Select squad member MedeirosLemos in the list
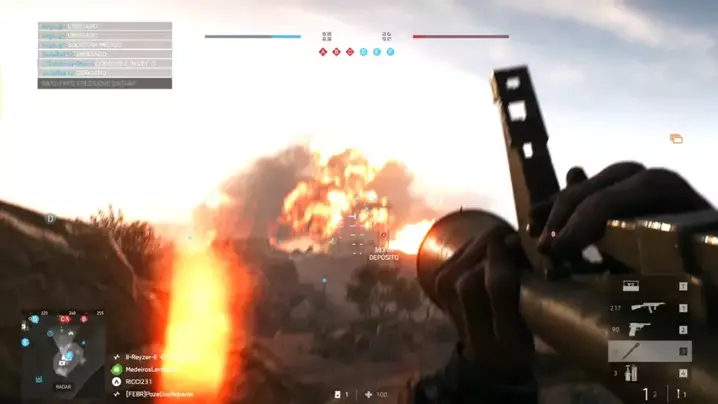The width and height of the screenshot is (718, 404). tap(152, 369)
